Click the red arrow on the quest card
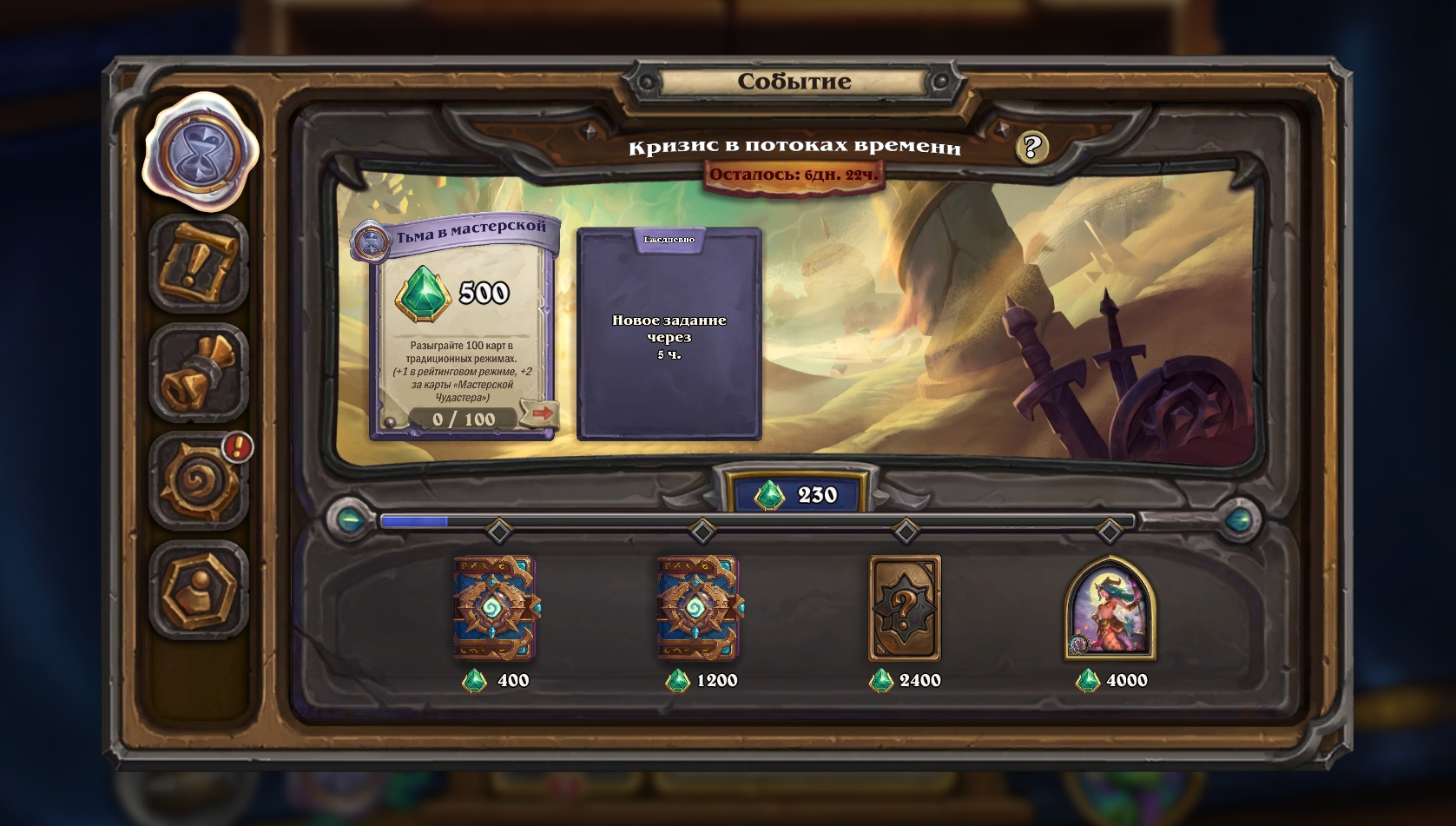The image size is (1456, 826). coord(540,413)
